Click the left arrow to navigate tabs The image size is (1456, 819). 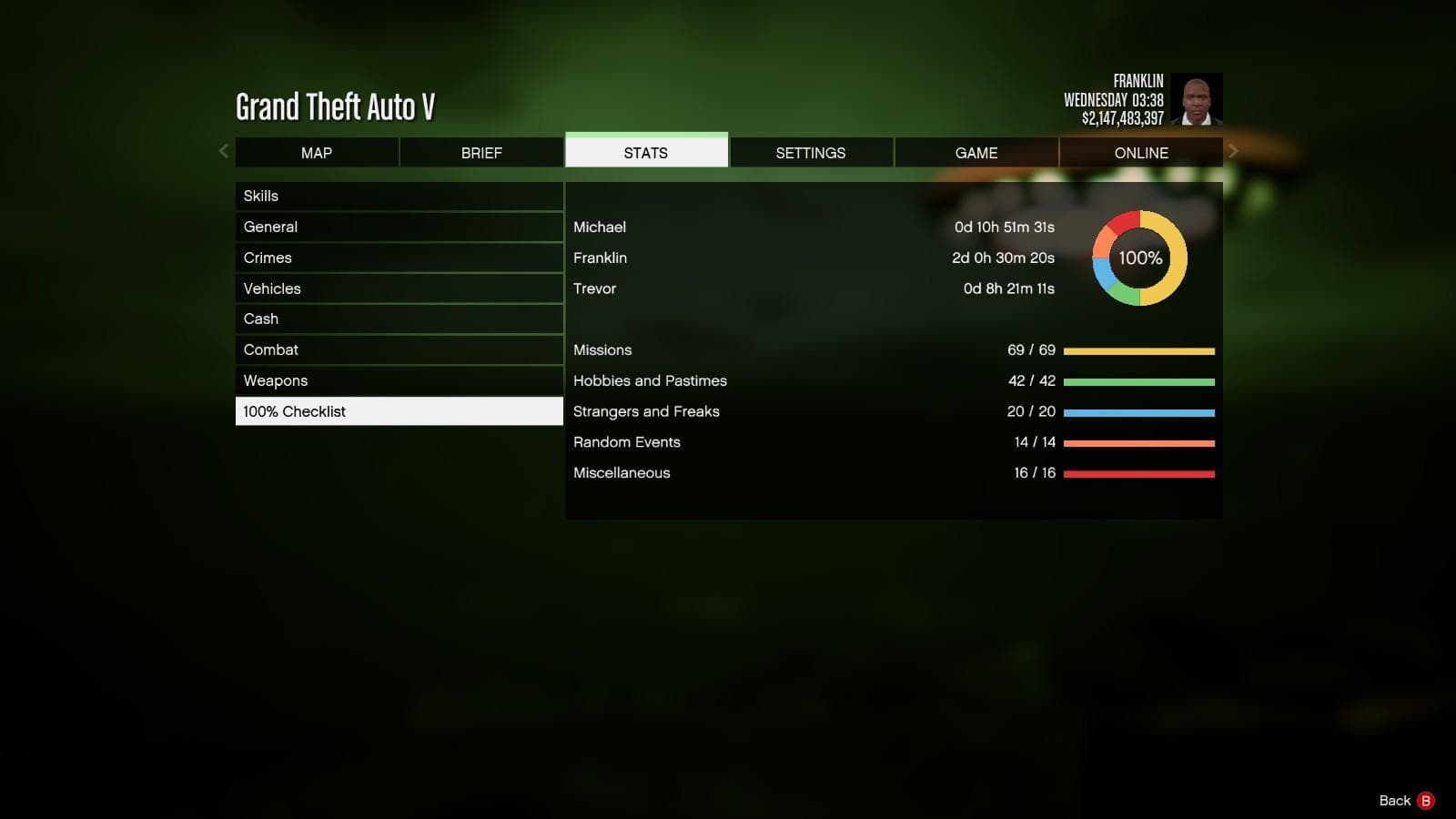(x=223, y=151)
